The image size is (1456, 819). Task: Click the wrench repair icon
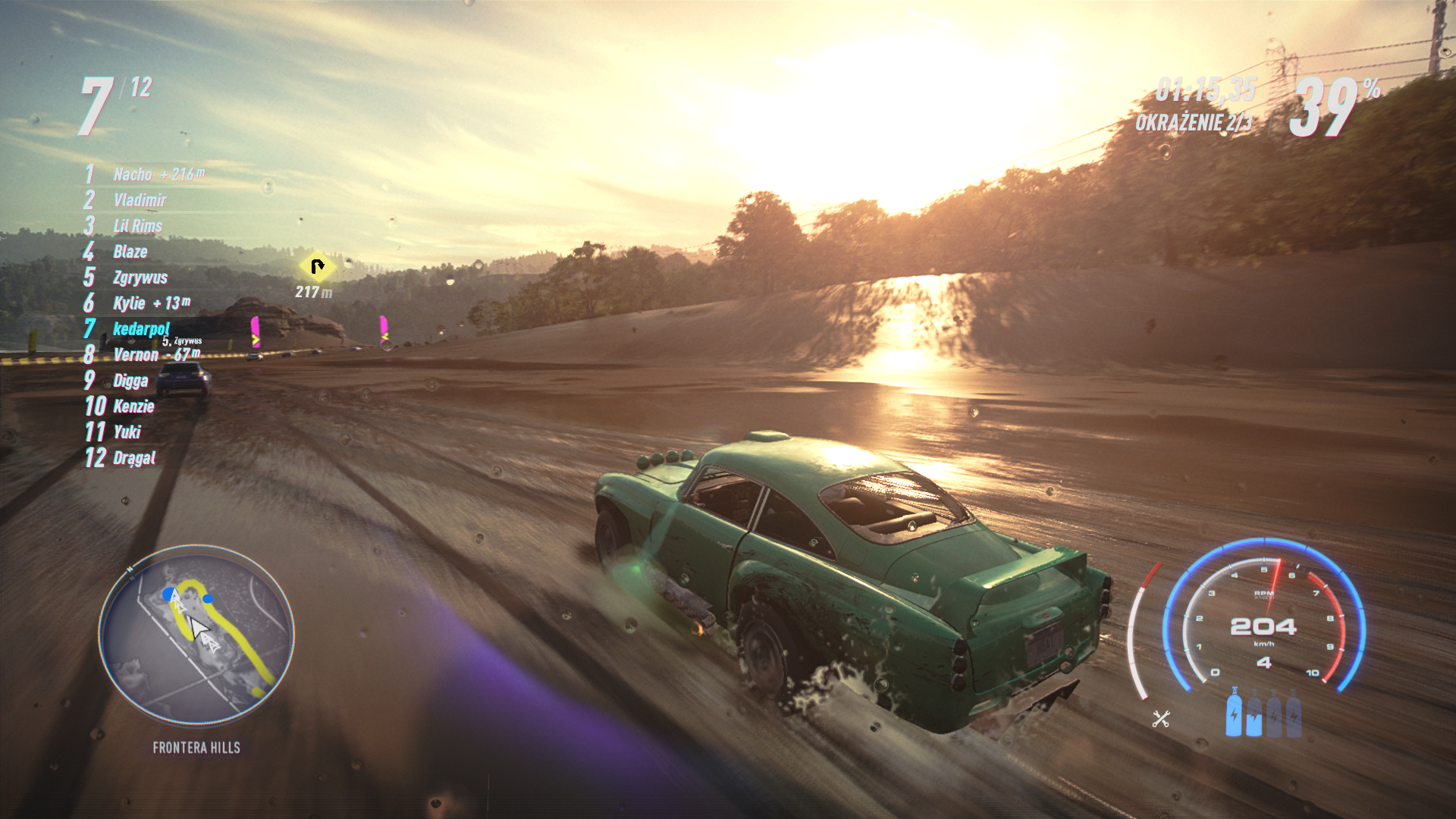pyautogui.click(x=1161, y=719)
